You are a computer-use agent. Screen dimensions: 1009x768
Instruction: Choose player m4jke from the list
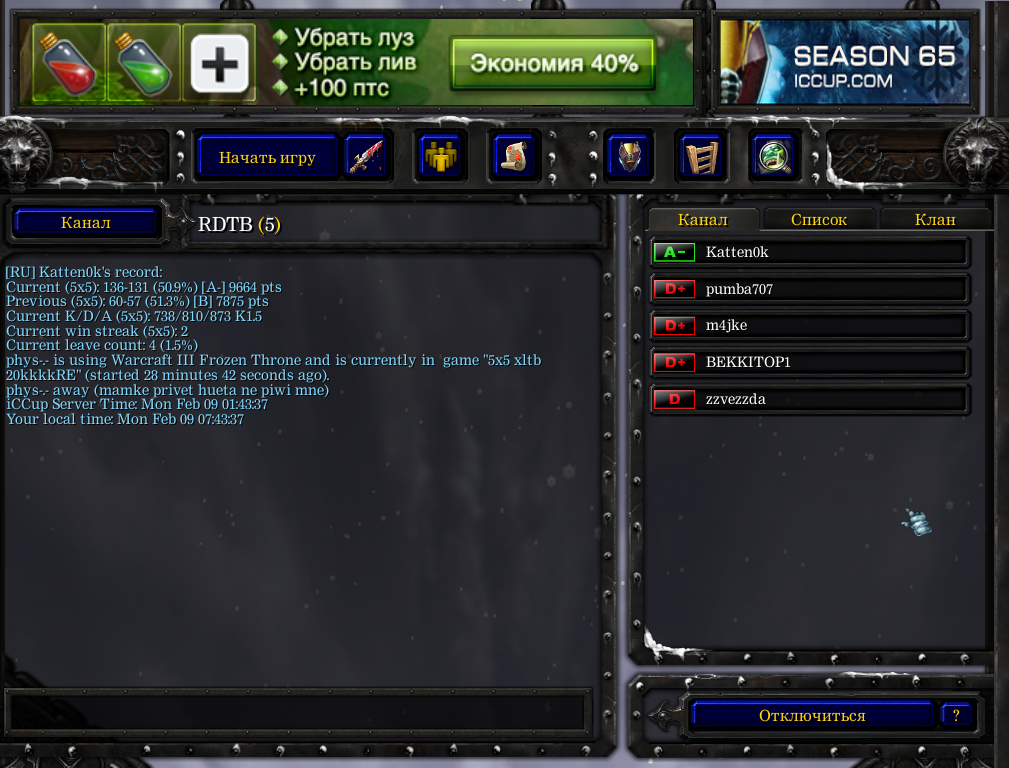tap(810, 326)
